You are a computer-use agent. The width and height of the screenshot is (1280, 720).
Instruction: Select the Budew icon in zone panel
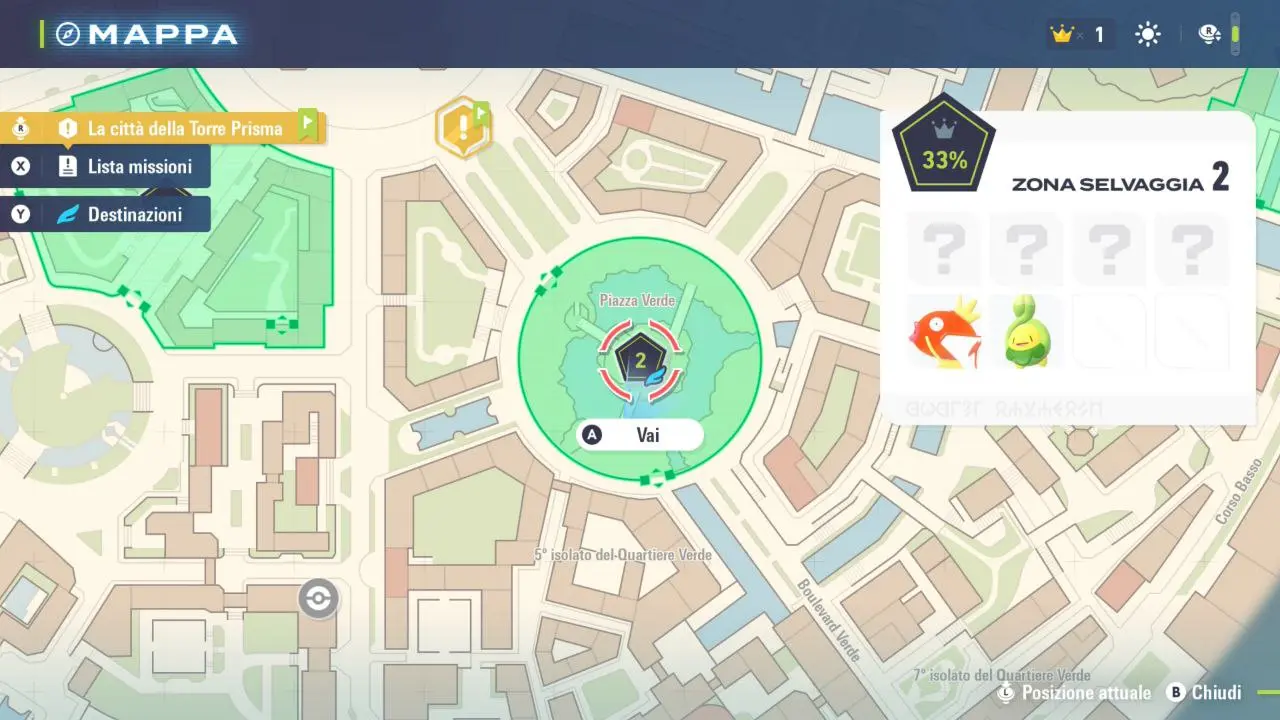tap(1025, 332)
